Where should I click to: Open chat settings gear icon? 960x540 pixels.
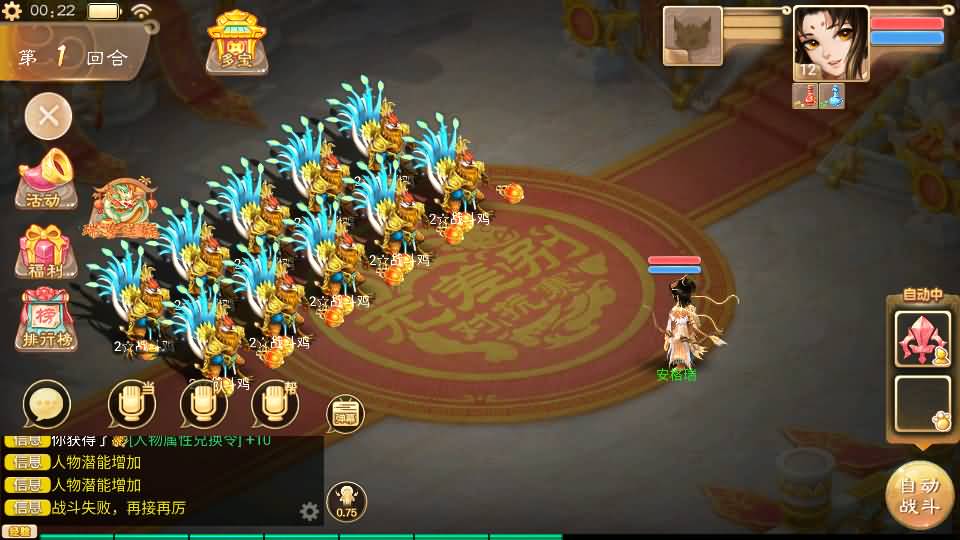click(310, 511)
